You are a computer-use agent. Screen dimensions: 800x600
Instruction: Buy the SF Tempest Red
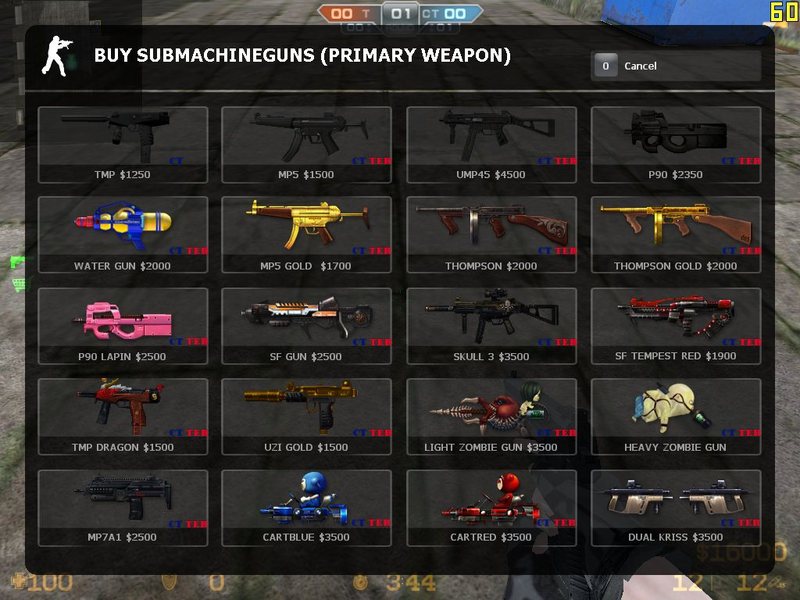coord(676,326)
